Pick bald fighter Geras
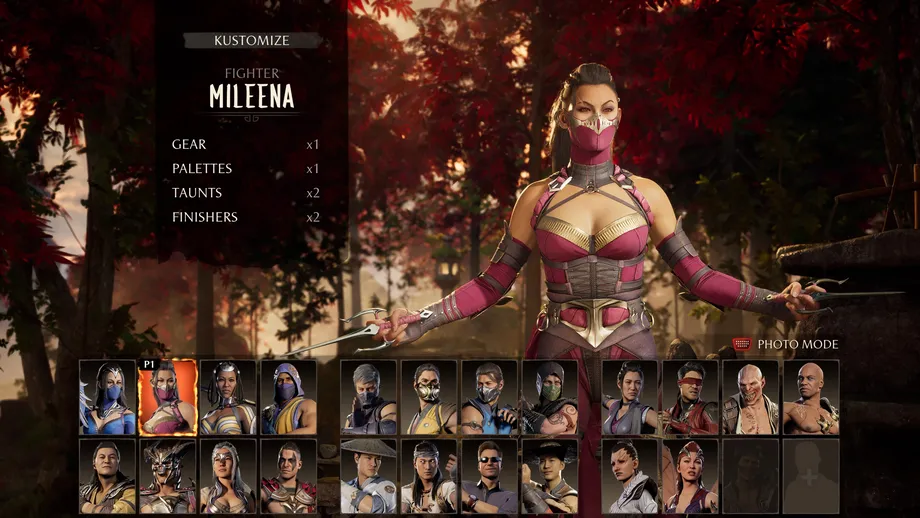The image size is (920, 518). tap(810, 398)
